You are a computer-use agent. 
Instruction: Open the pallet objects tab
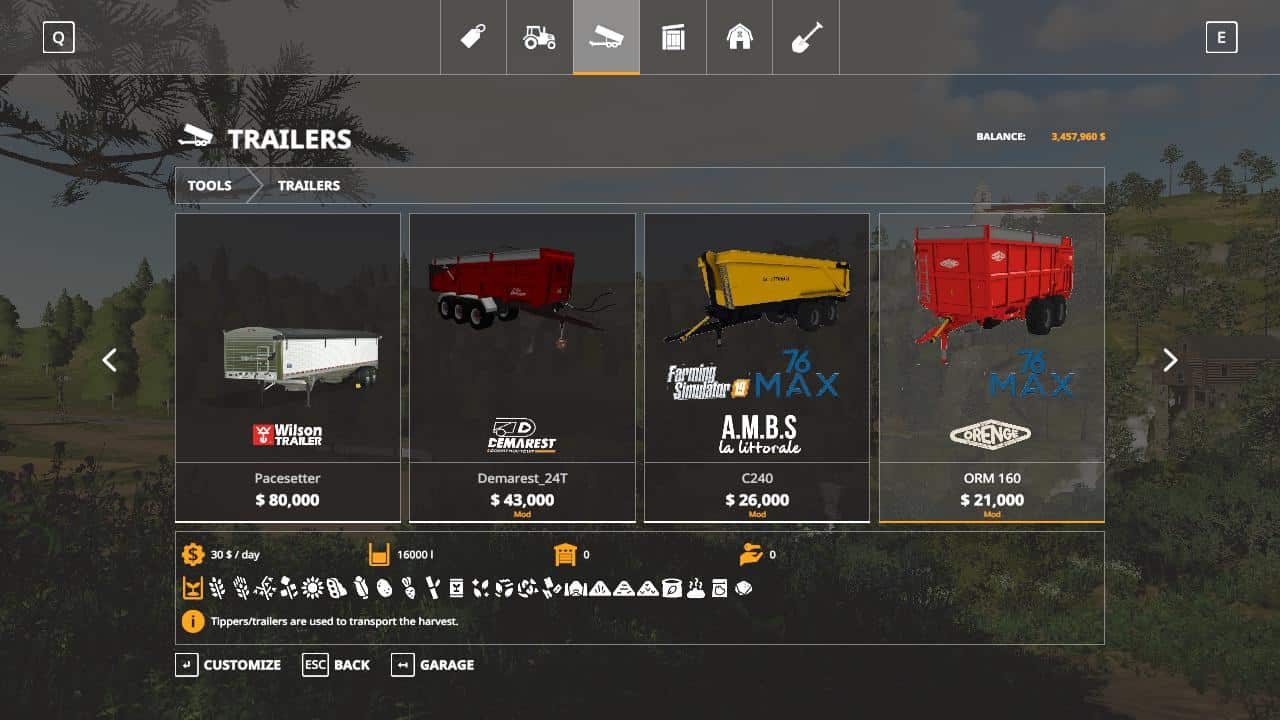673,38
